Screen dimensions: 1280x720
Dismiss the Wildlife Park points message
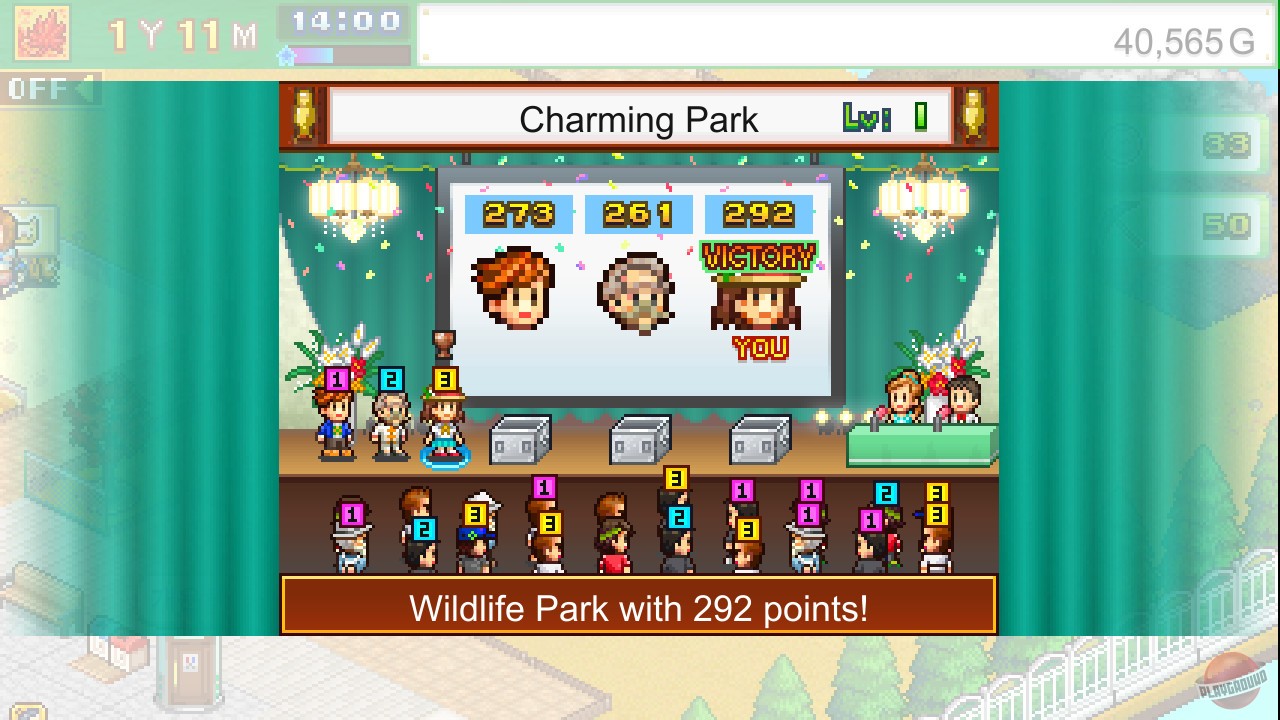coord(640,607)
